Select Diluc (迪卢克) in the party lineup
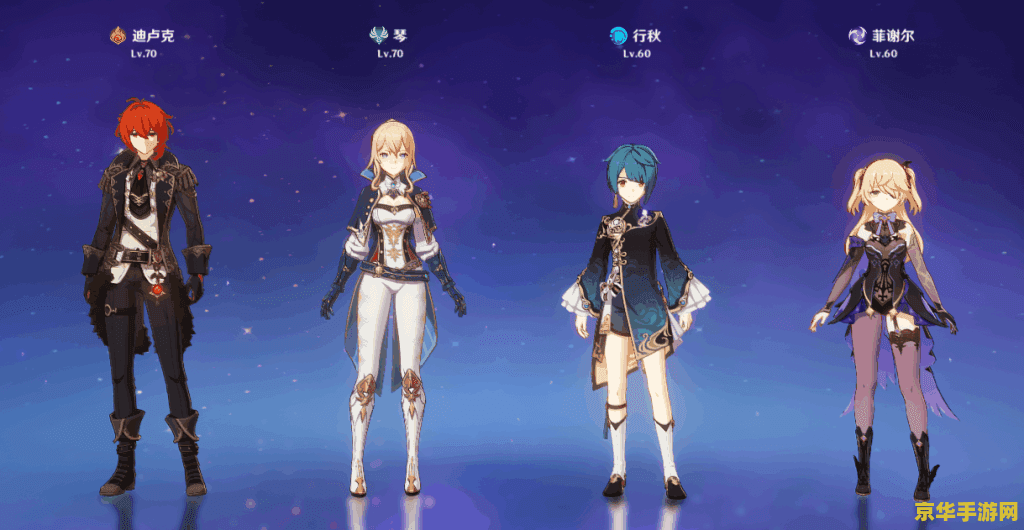Image resolution: width=1024 pixels, height=530 pixels. click(x=152, y=290)
